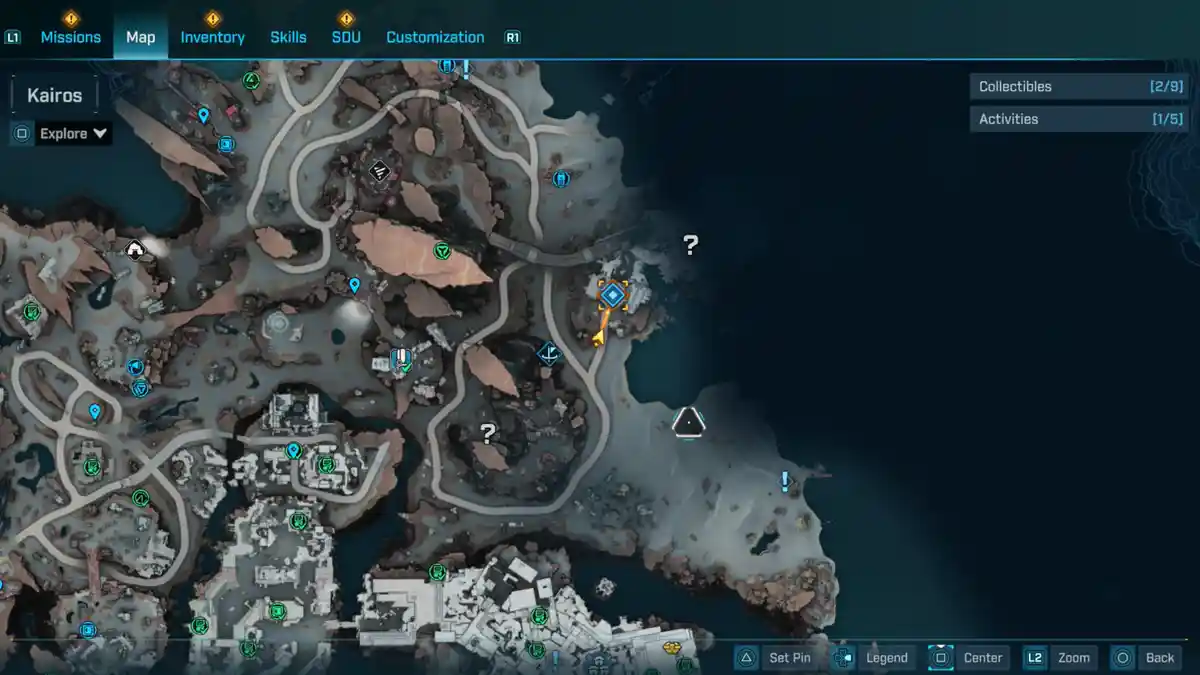Image resolution: width=1200 pixels, height=675 pixels.
Task: Select the house-shaped map marker
Action: coord(135,249)
